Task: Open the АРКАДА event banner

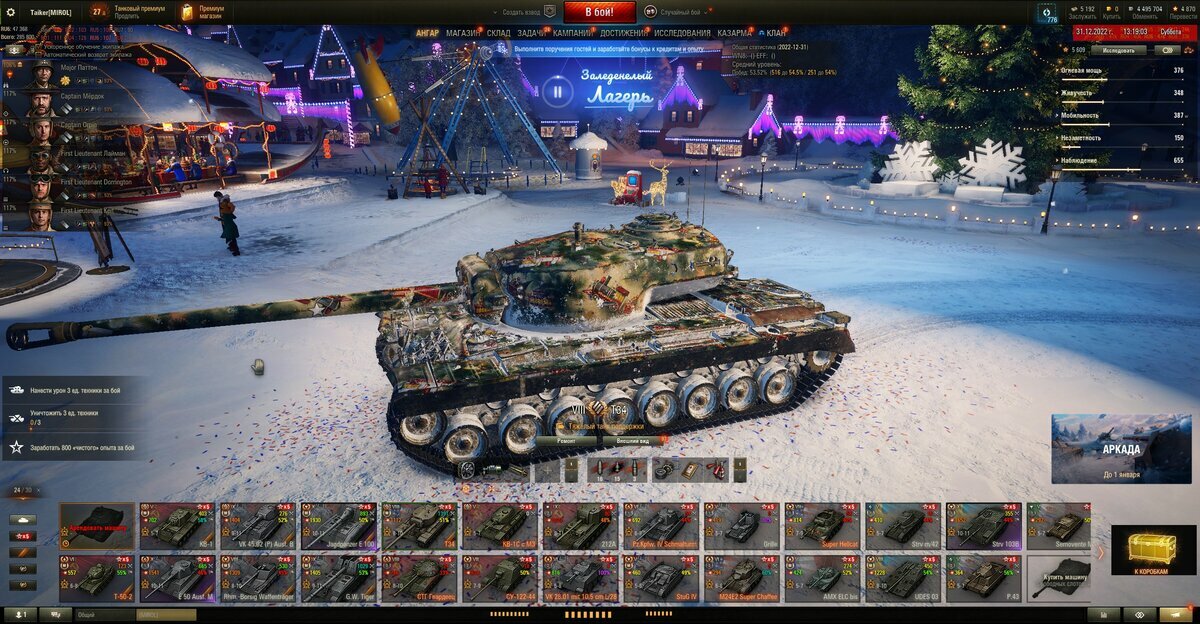Action: pyautogui.click(x=1121, y=449)
